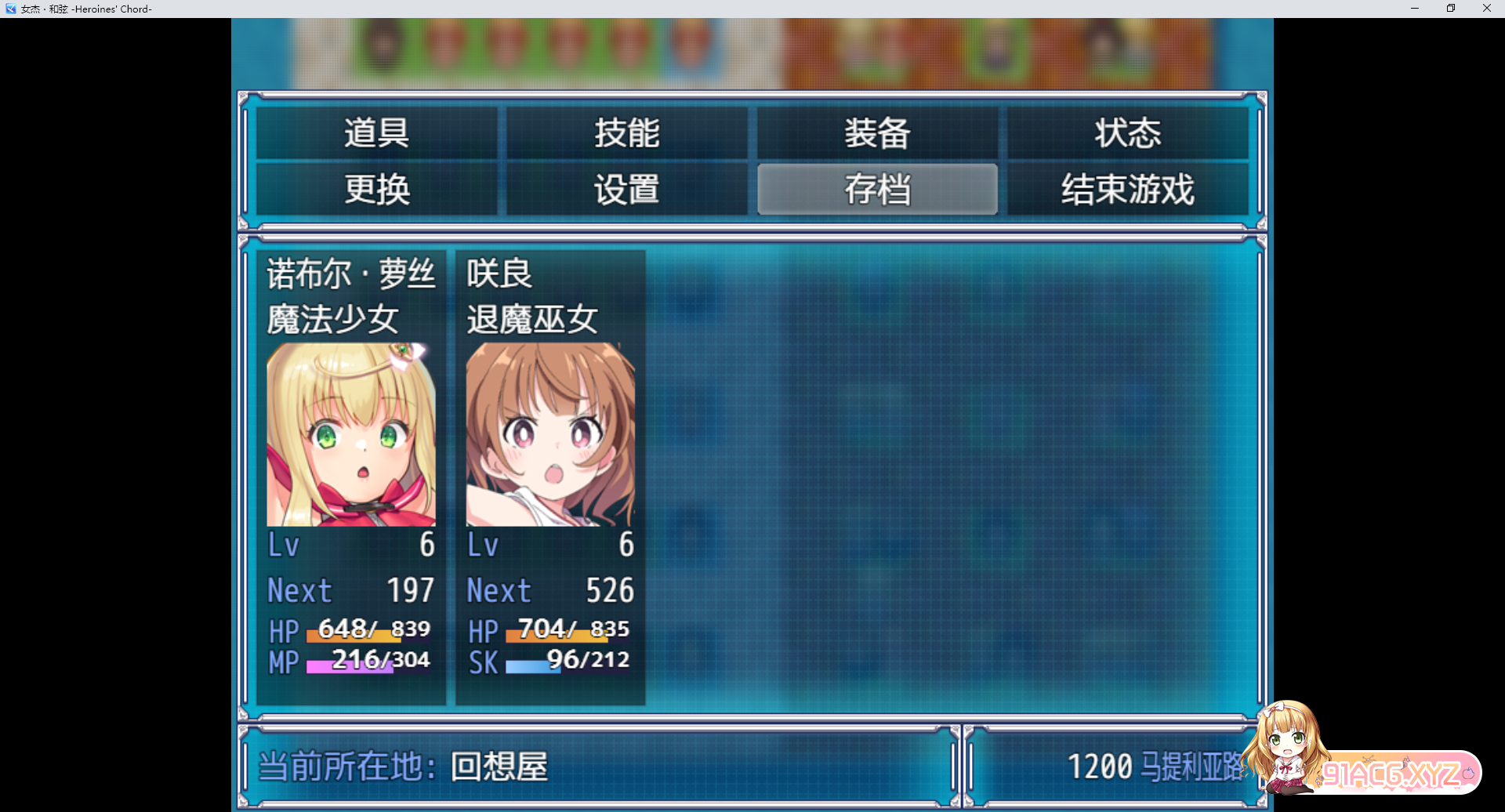Screen dimensions: 1505x812
Task: View the 状态 (Status) screen
Action: (x=1127, y=133)
